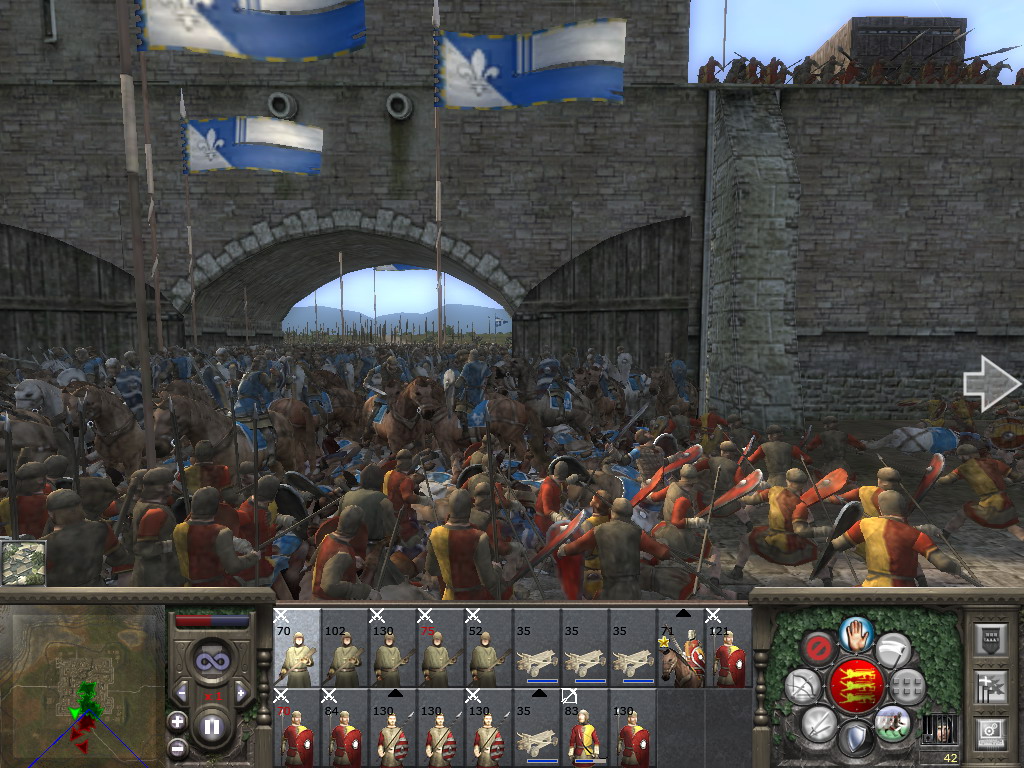Select the general's cavalry unit card with star

click(x=680, y=648)
